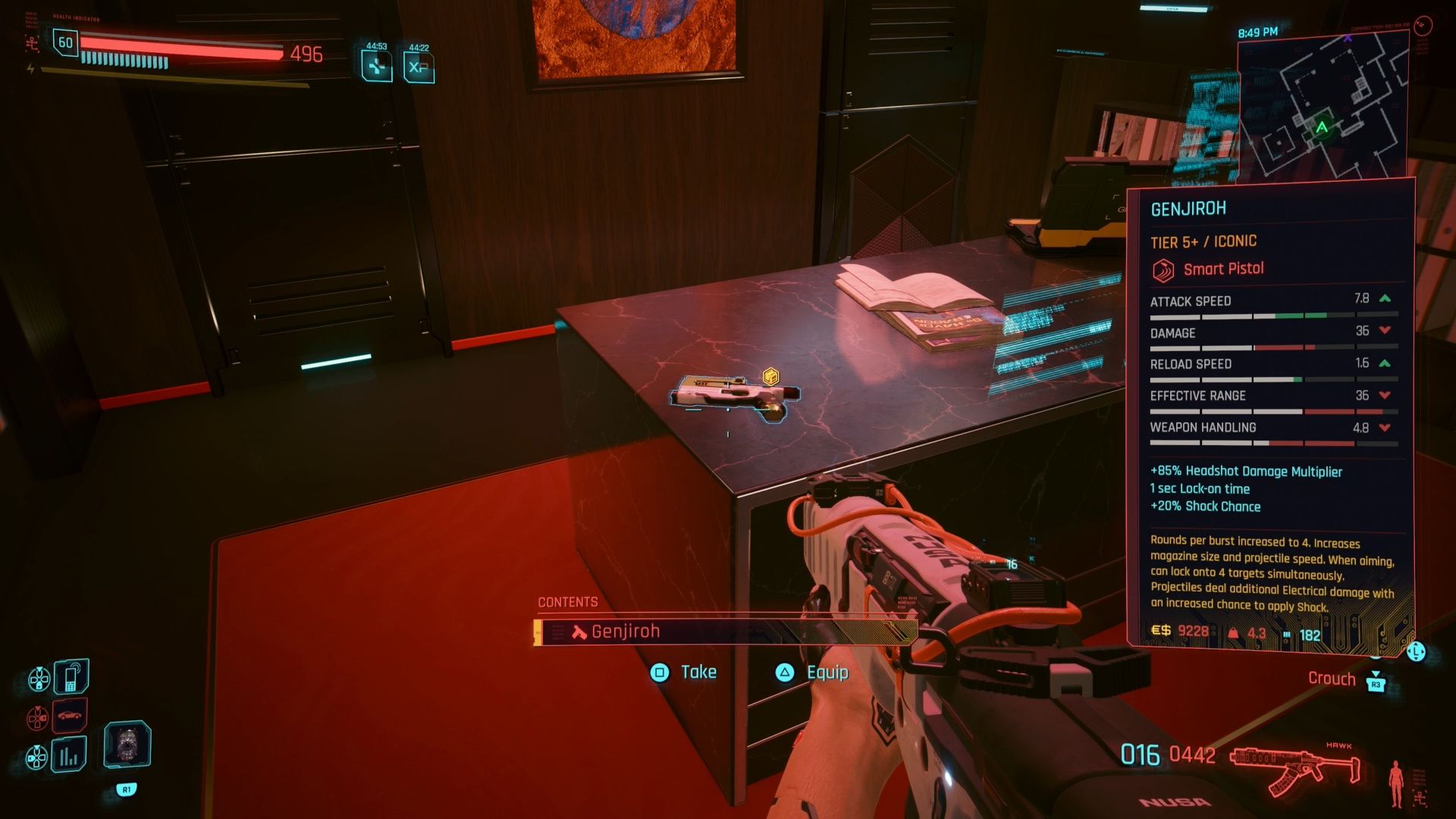Click the red vehicle call icon
Image resolution: width=1456 pixels, height=819 pixels.
pyautogui.click(x=68, y=716)
